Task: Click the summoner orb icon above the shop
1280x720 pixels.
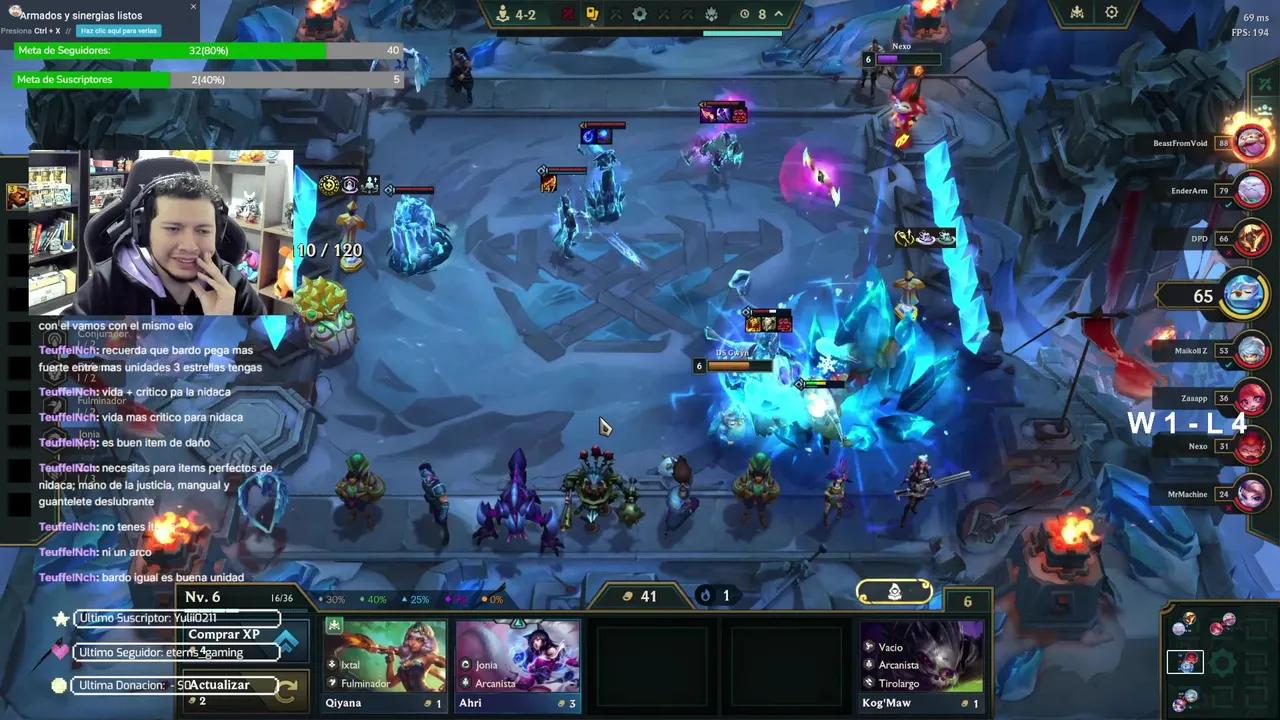Action: (x=893, y=590)
